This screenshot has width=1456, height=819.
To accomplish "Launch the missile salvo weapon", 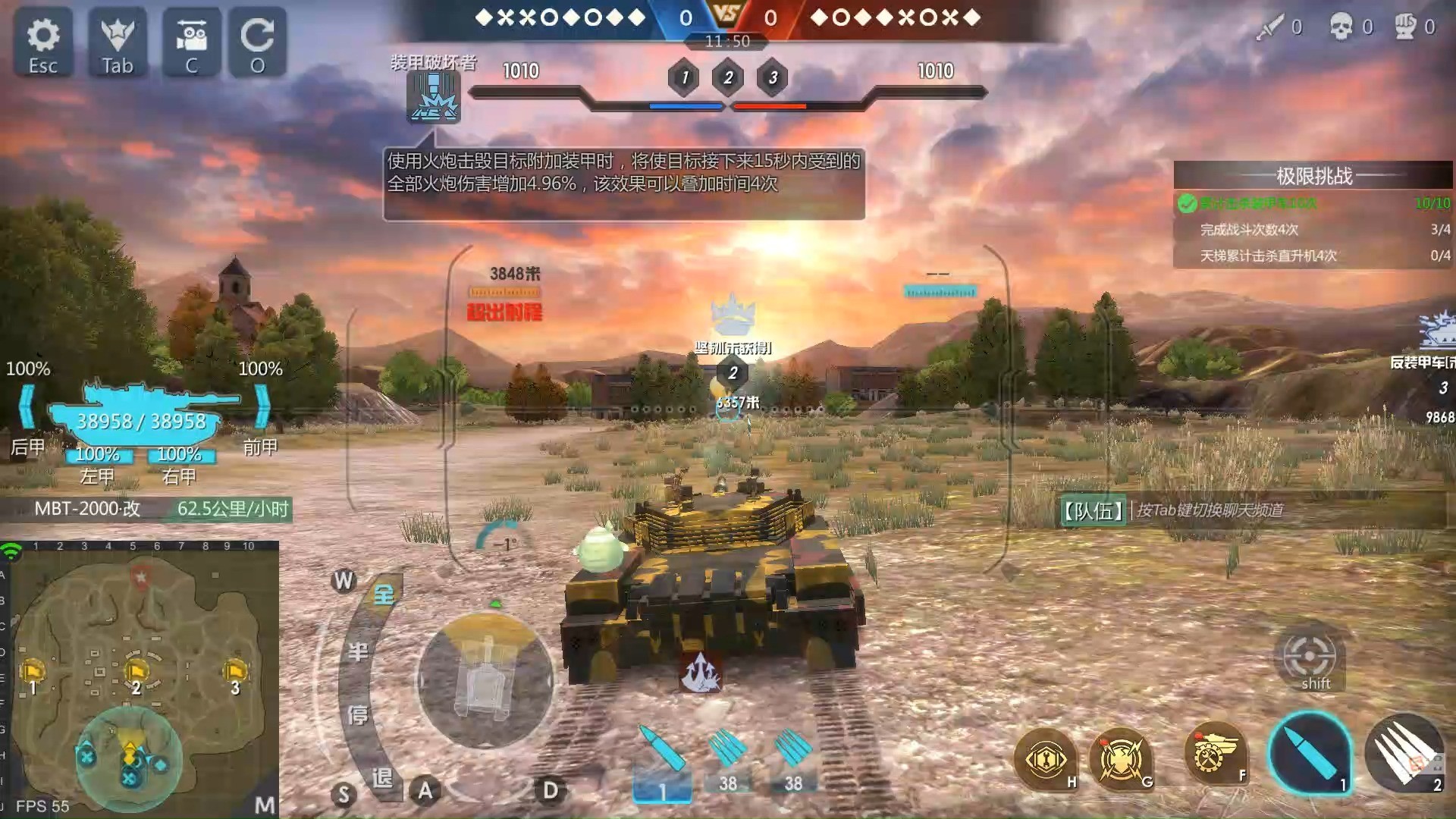I will (1404, 753).
